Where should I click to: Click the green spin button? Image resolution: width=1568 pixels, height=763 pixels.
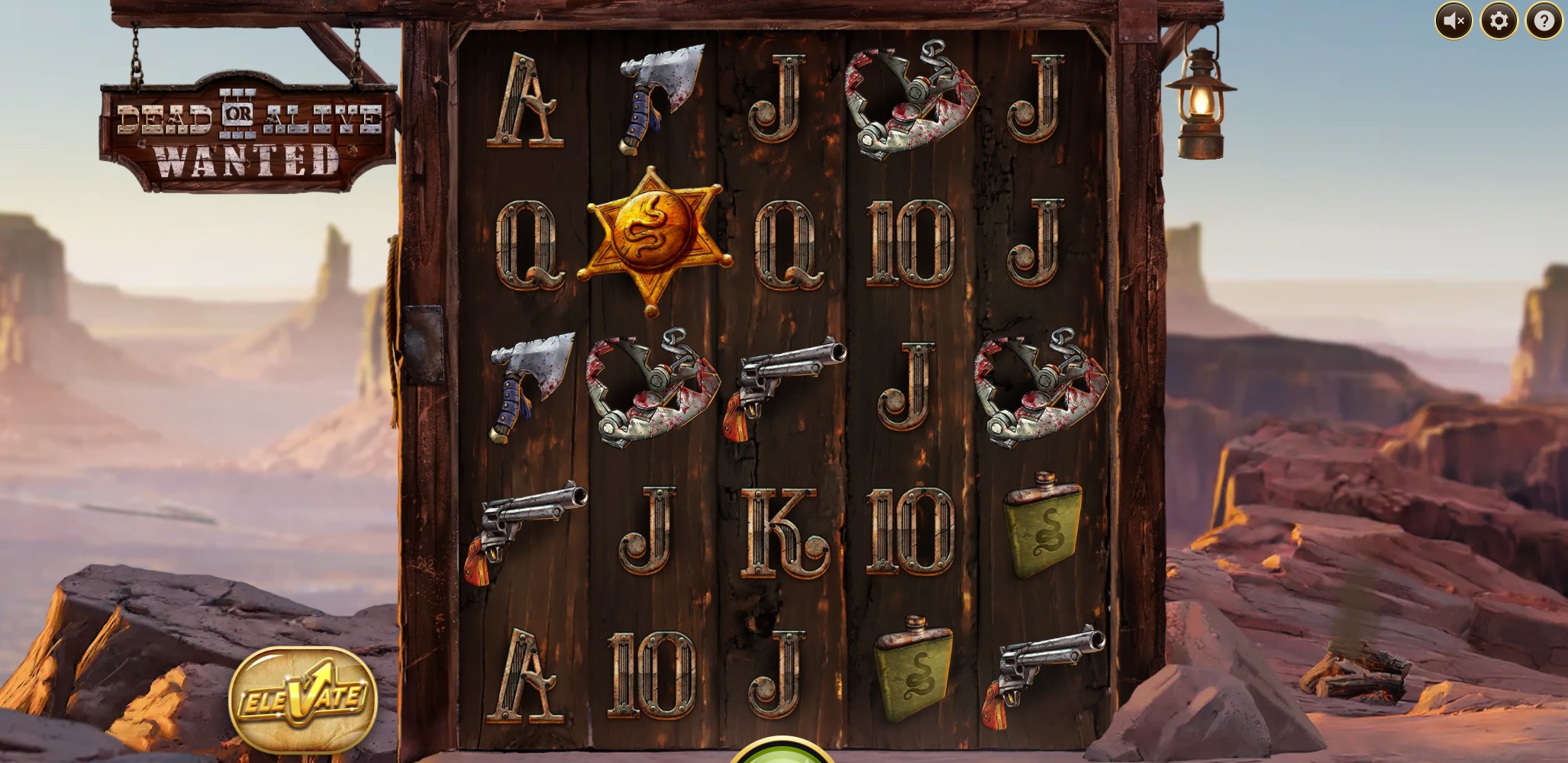[x=782, y=752]
